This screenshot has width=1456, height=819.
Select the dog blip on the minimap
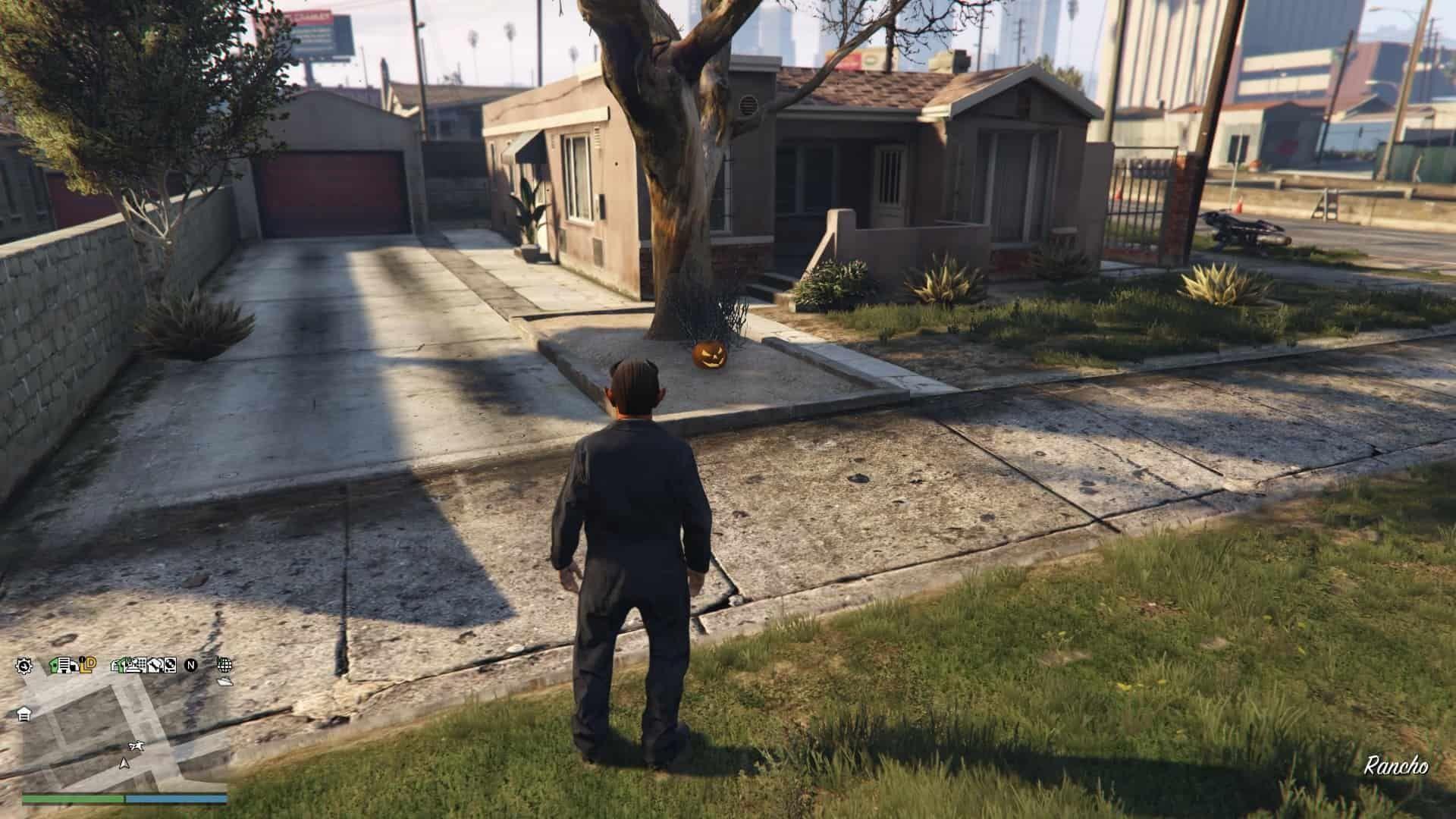click(136, 747)
